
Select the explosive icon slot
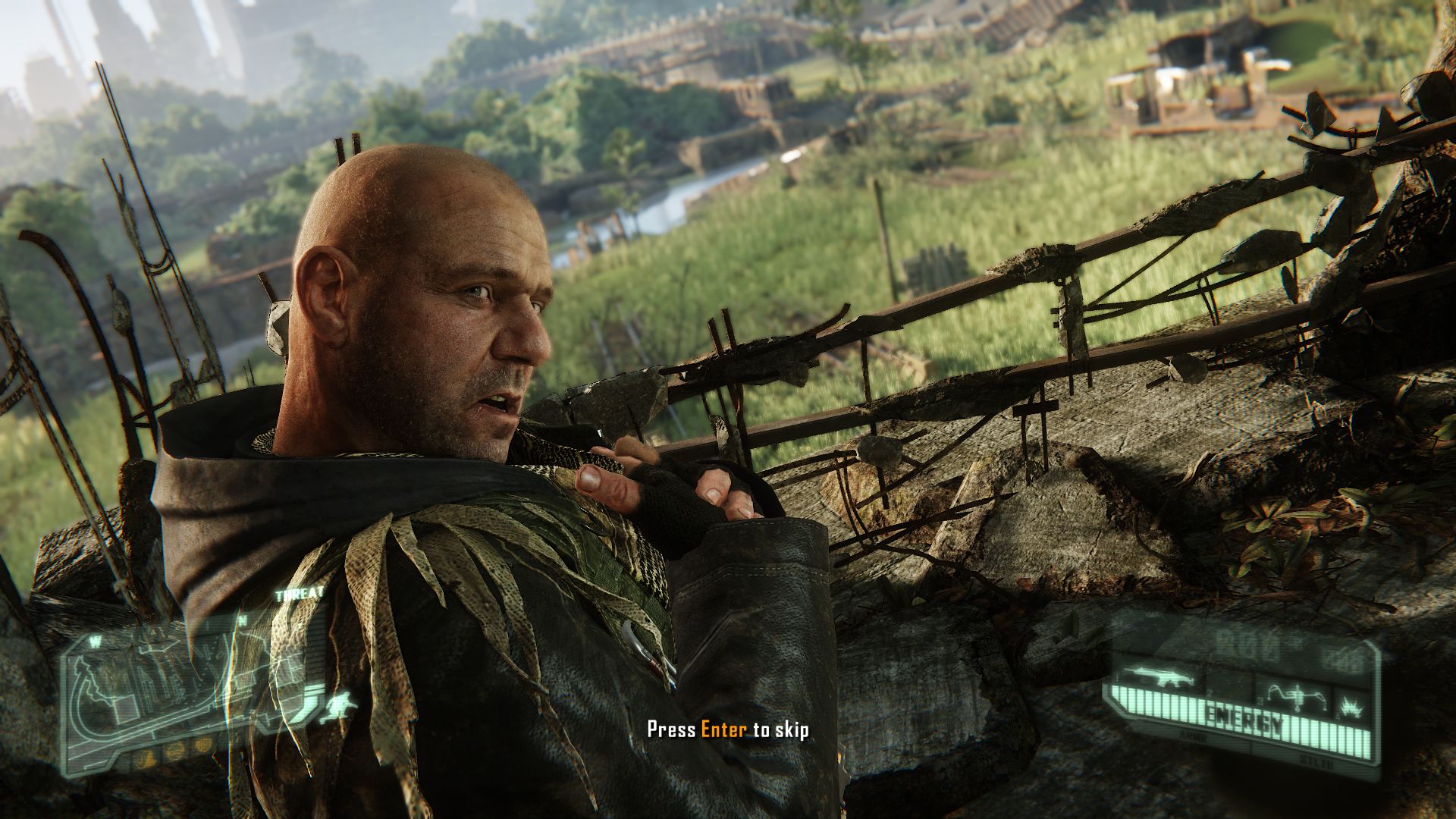pyautogui.click(x=1351, y=708)
